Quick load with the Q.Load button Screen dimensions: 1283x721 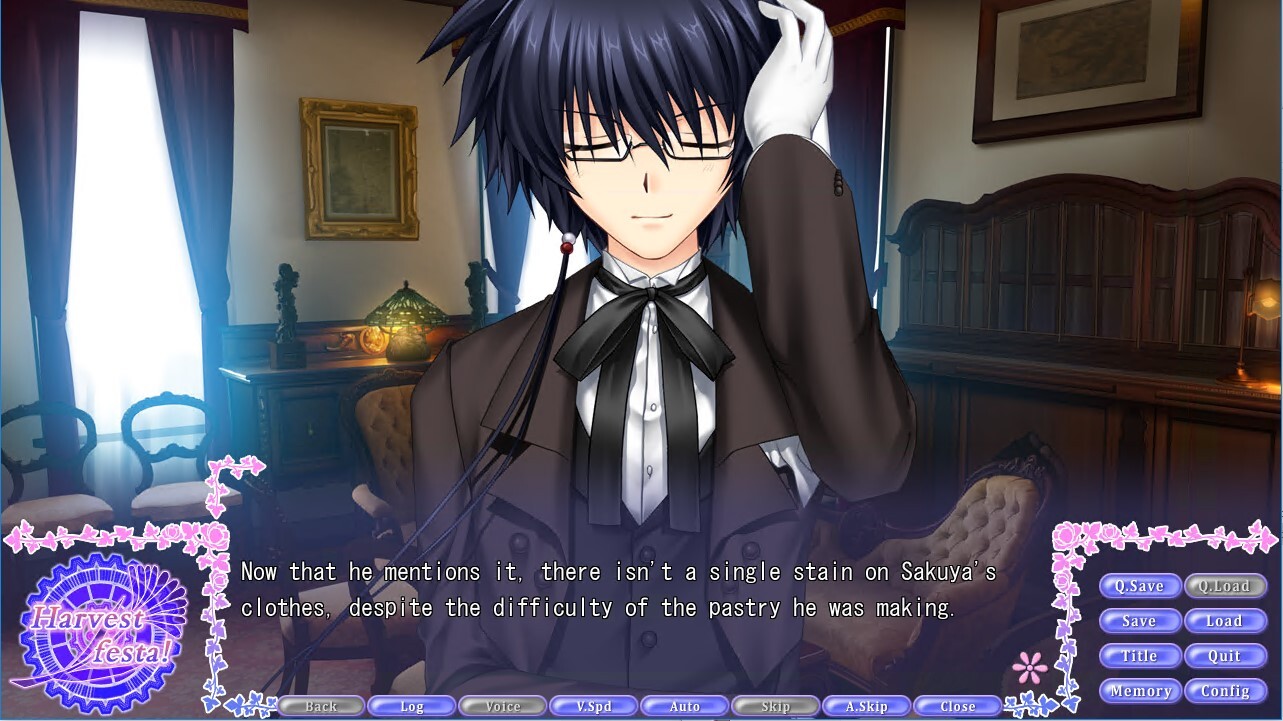click(1225, 586)
